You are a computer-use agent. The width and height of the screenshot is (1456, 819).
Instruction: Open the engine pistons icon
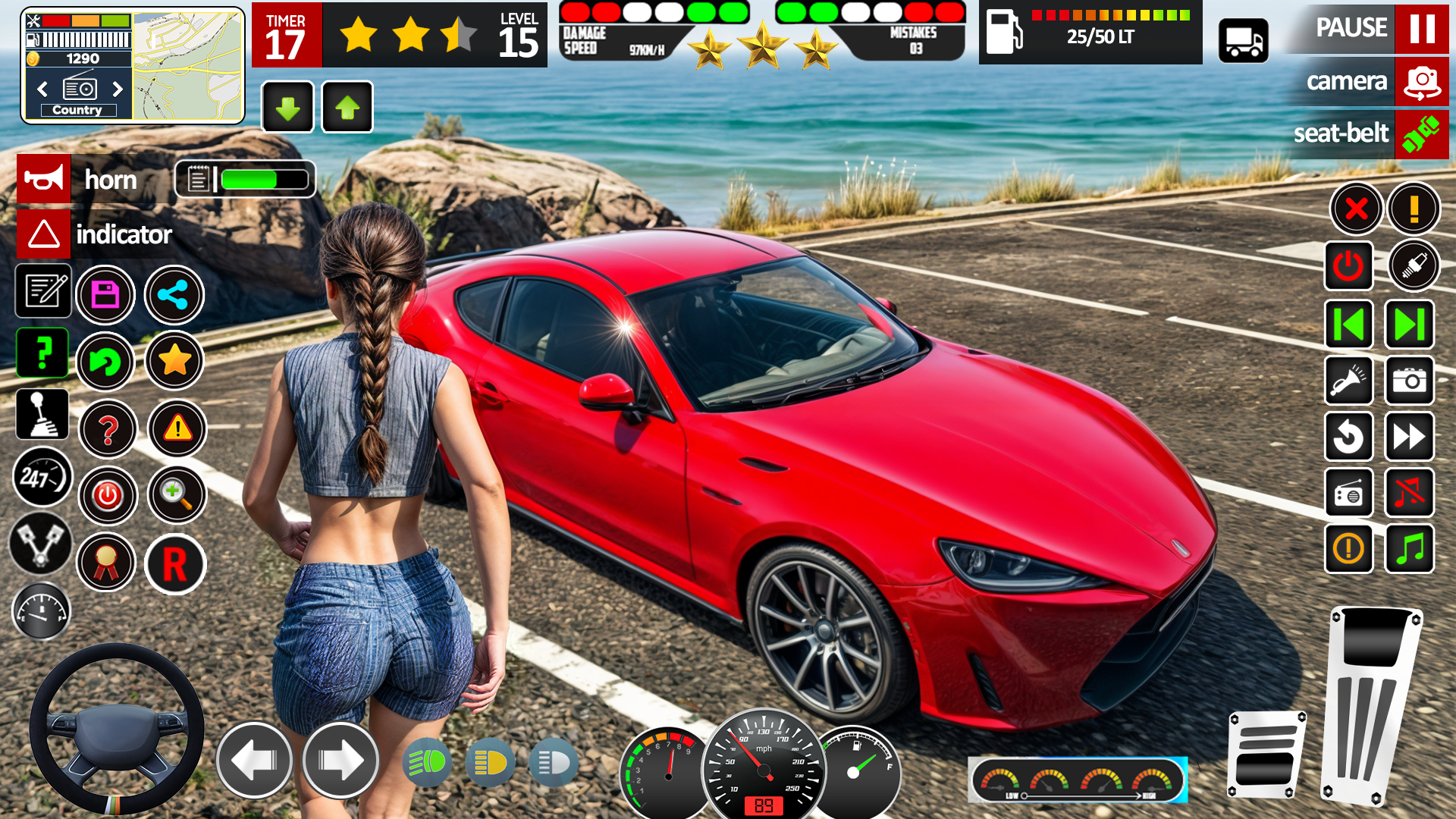tap(42, 544)
